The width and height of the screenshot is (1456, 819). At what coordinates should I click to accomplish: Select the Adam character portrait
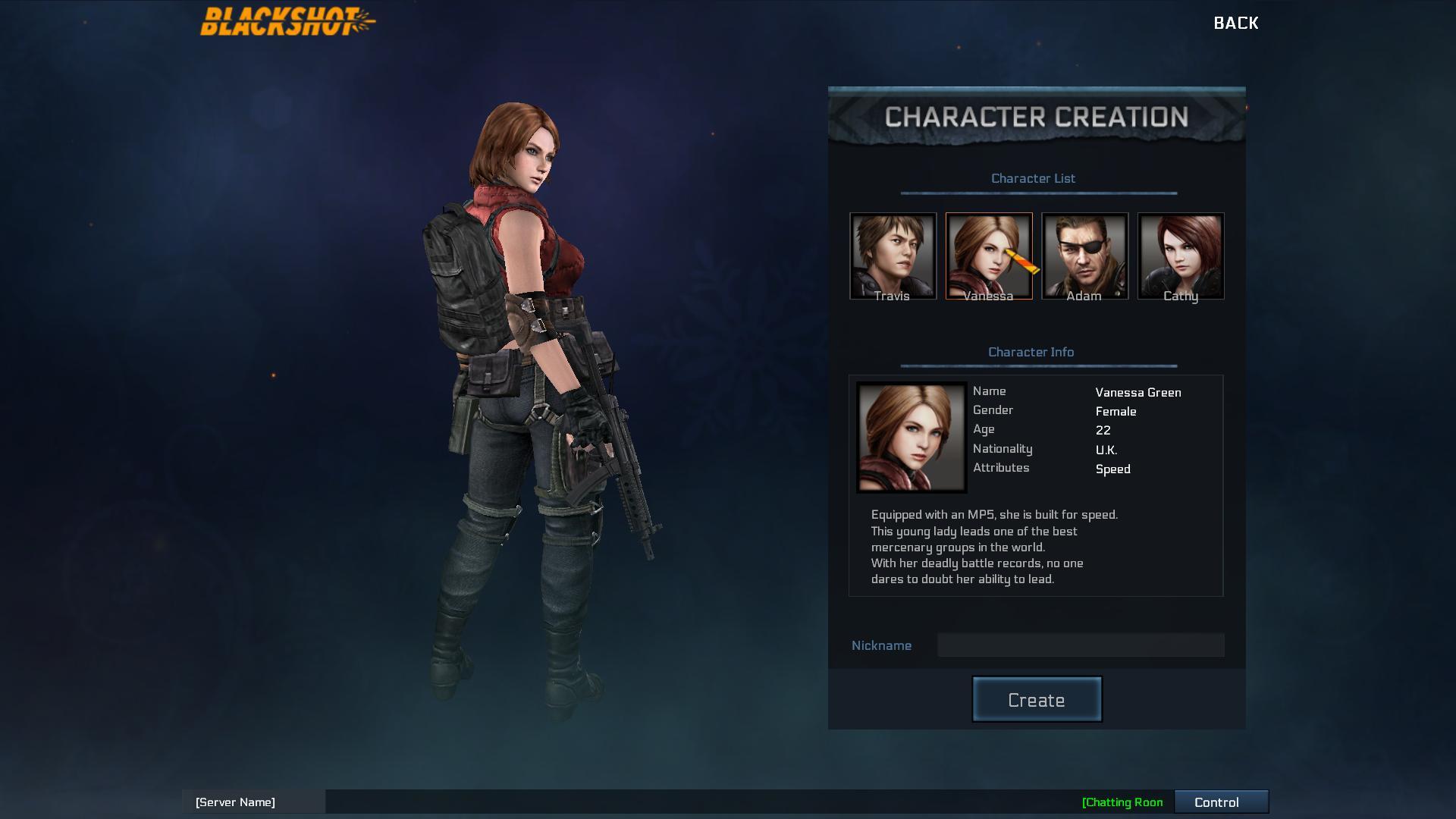click(x=1084, y=256)
